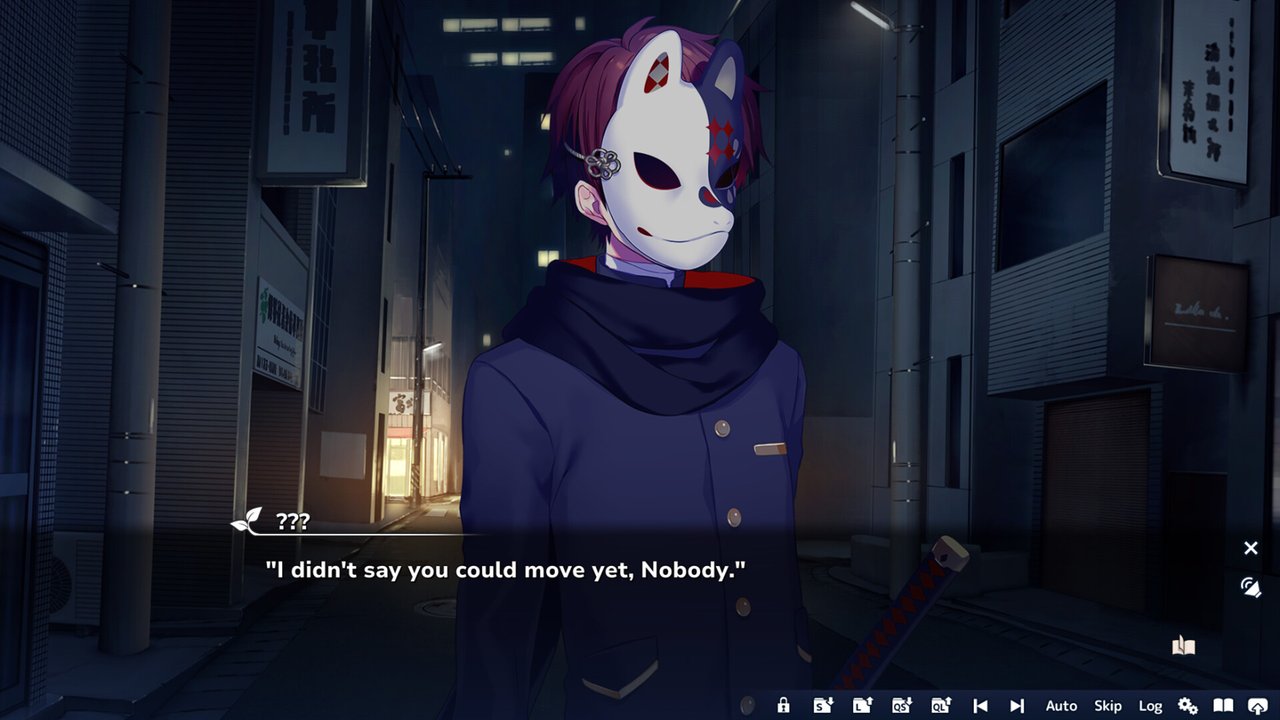This screenshot has width=1280, height=720.
Task: Activate the Skip button
Action: (x=1108, y=706)
